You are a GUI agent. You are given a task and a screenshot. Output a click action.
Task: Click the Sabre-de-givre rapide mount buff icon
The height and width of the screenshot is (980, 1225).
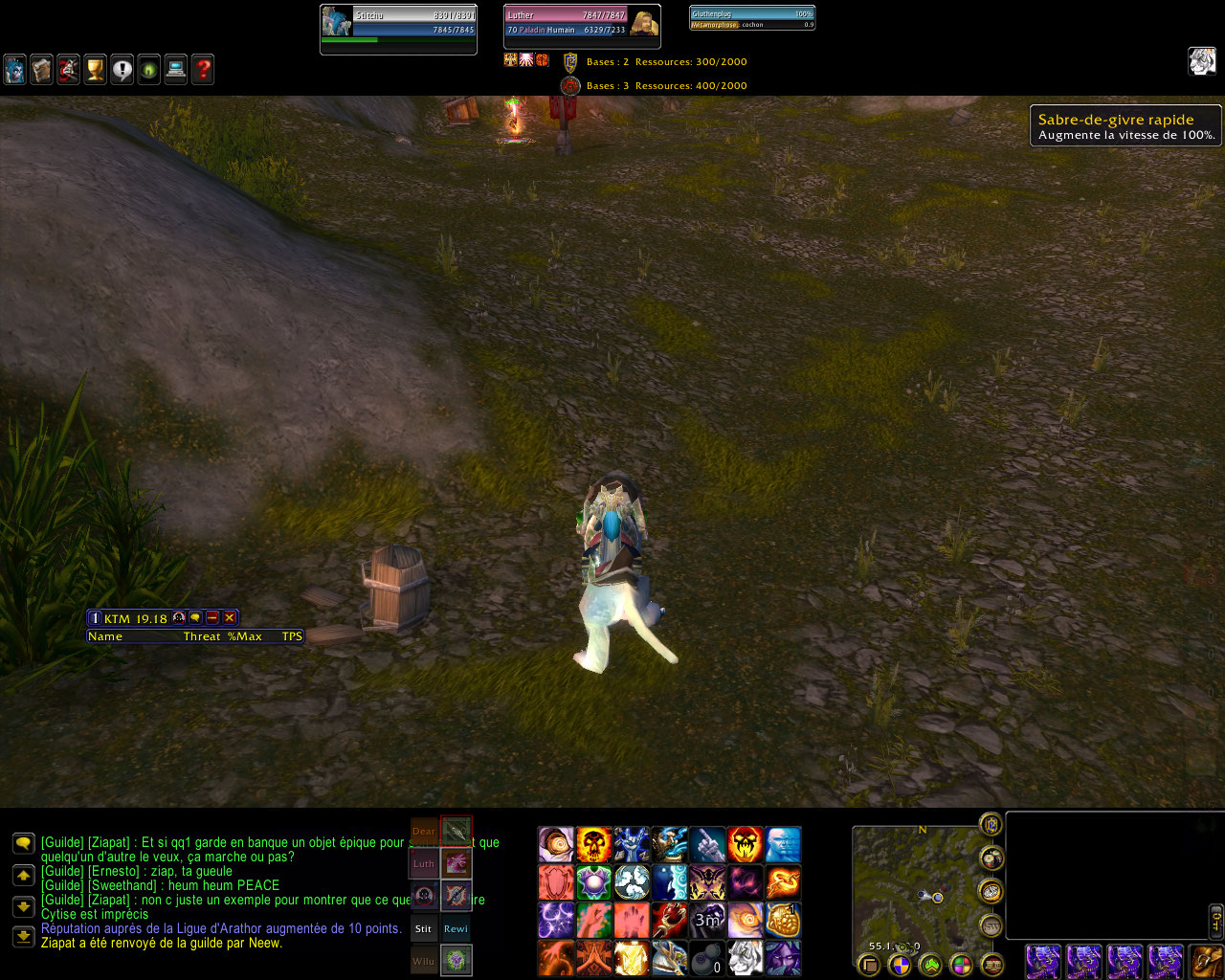pos(1202,61)
